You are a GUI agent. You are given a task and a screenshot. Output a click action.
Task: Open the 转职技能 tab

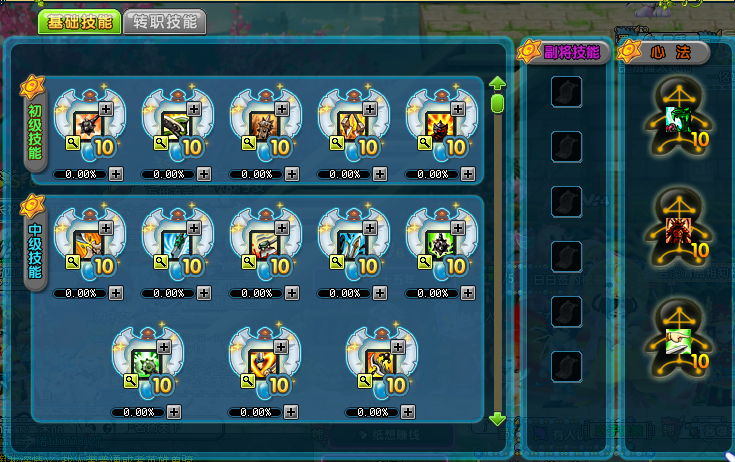tap(165, 22)
